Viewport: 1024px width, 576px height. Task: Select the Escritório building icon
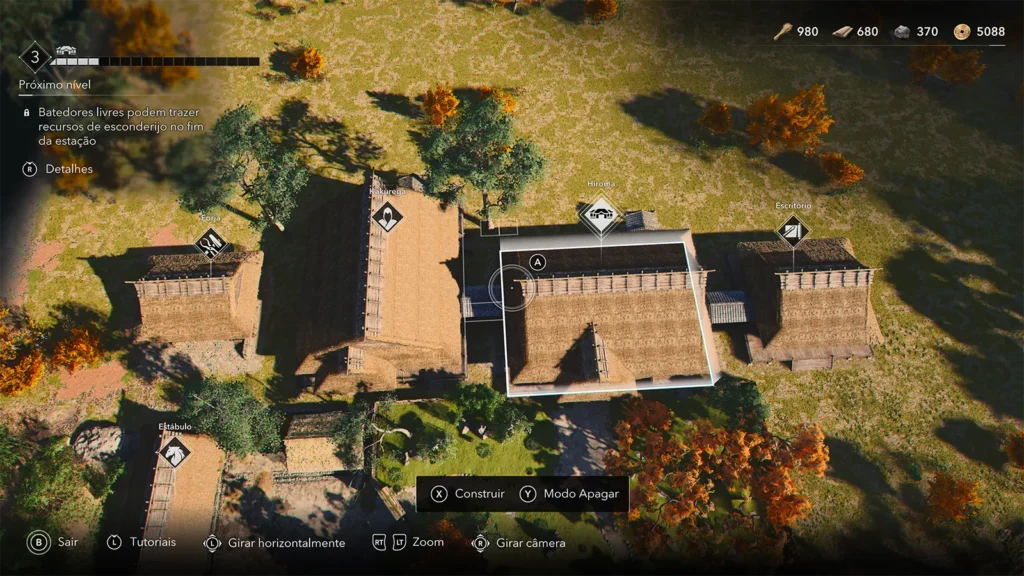793,233
